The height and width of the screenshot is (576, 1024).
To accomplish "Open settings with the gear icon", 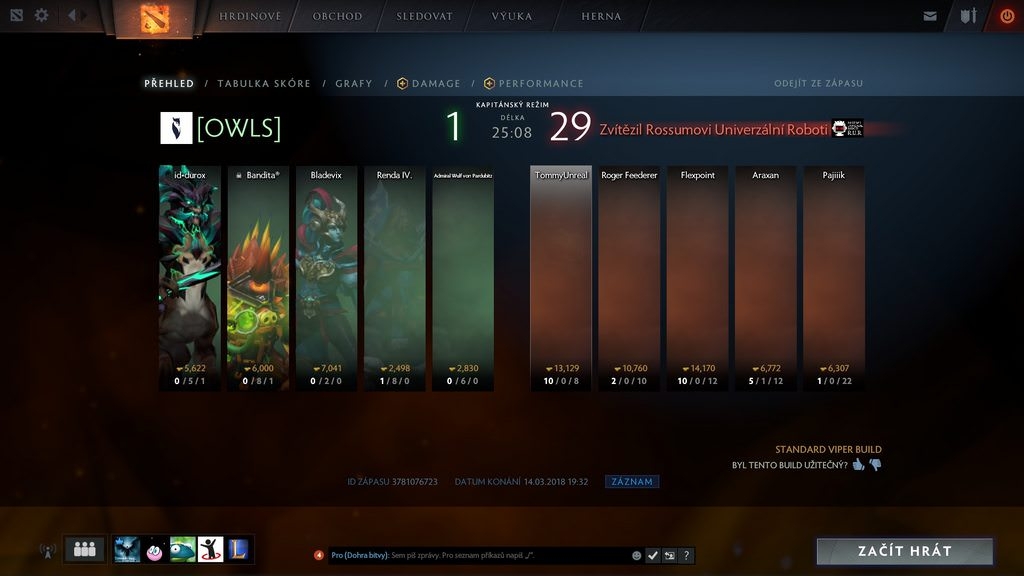I will click(x=41, y=16).
